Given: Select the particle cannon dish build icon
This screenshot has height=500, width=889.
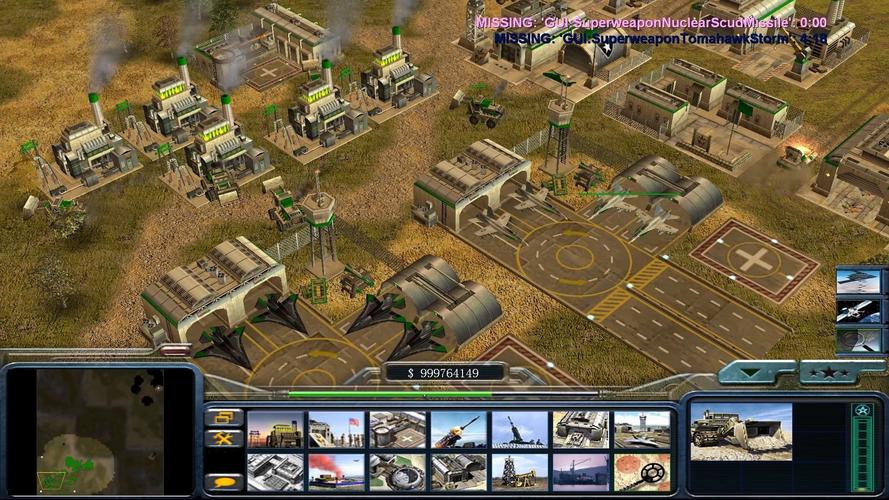Looking at the screenshot, I should (x=397, y=471).
